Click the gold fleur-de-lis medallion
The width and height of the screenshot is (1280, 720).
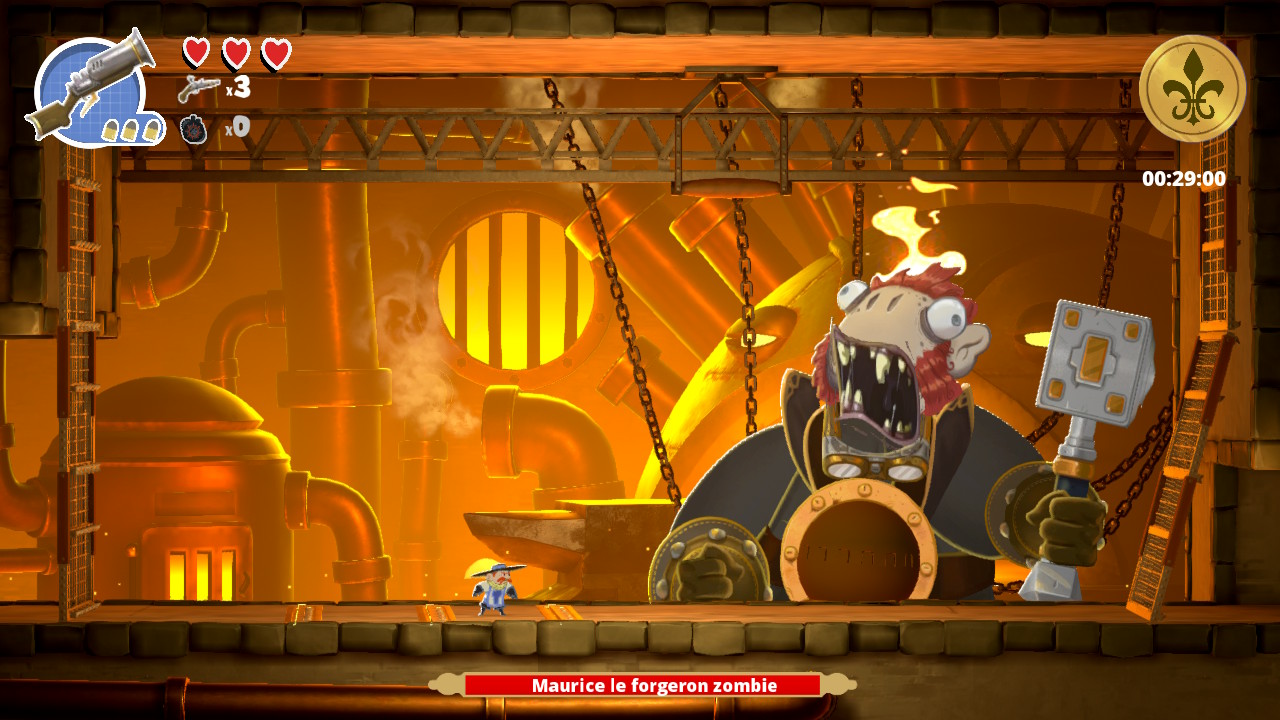pyautogui.click(x=1192, y=88)
